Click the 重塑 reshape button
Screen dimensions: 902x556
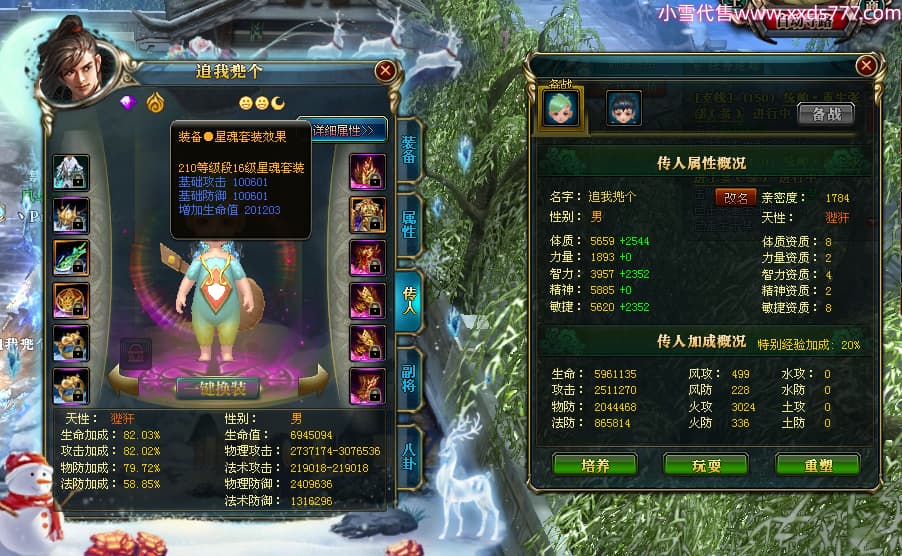(x=817, y=465)
